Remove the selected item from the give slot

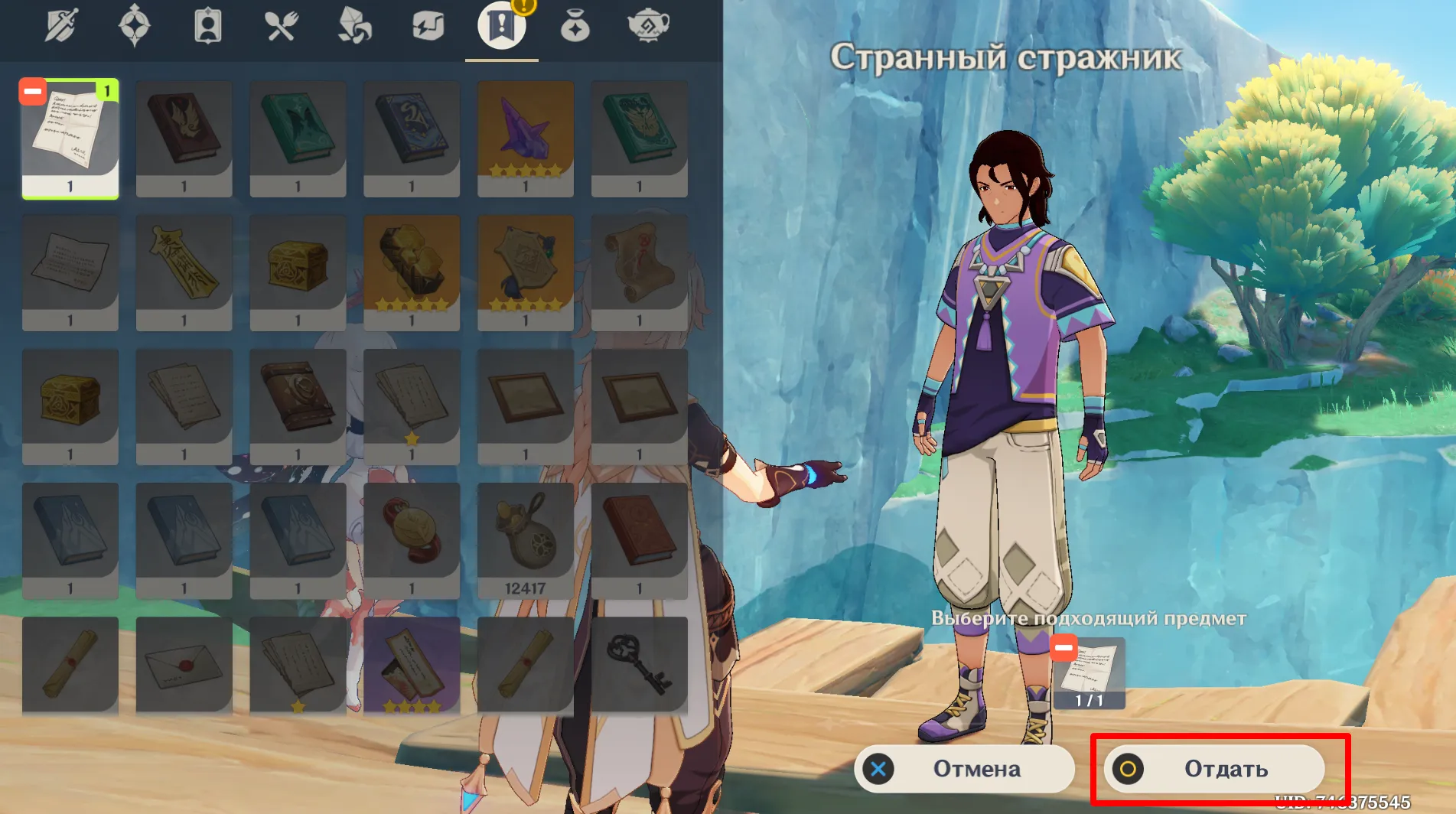click(x=1063, y=648)
